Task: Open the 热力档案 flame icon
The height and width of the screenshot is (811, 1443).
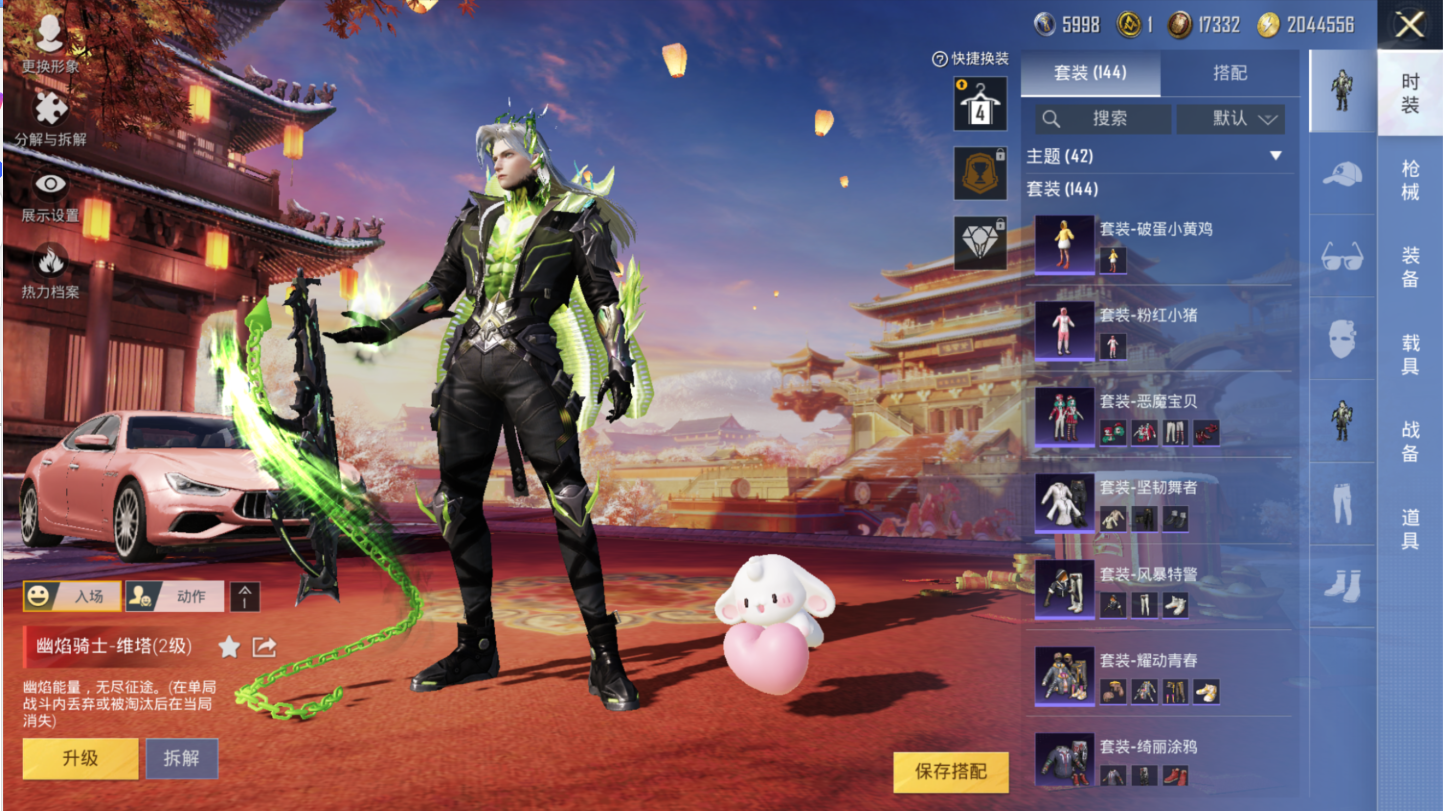Action: tap(50, 270)
